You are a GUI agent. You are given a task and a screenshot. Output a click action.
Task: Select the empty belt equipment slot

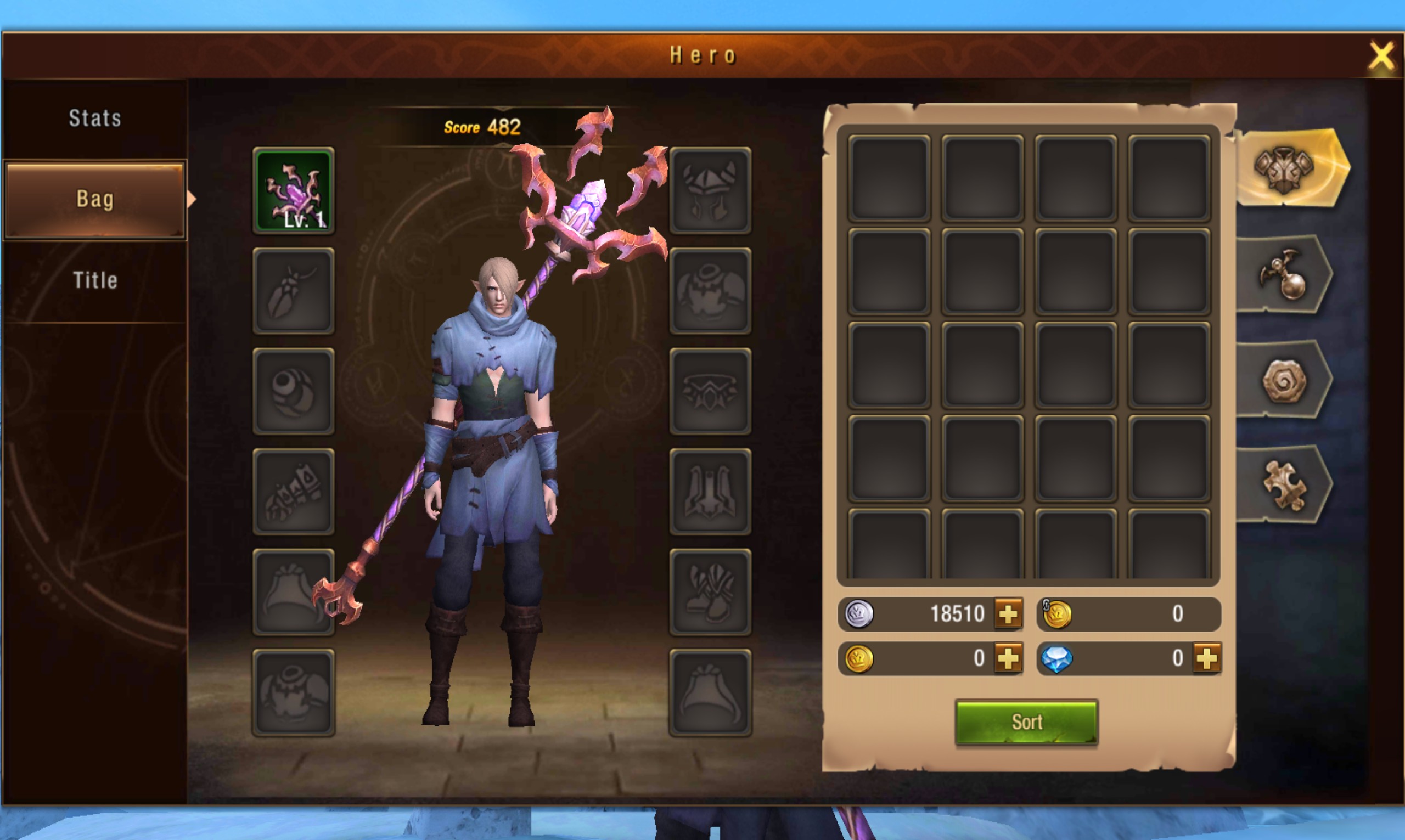coord(710,391)
